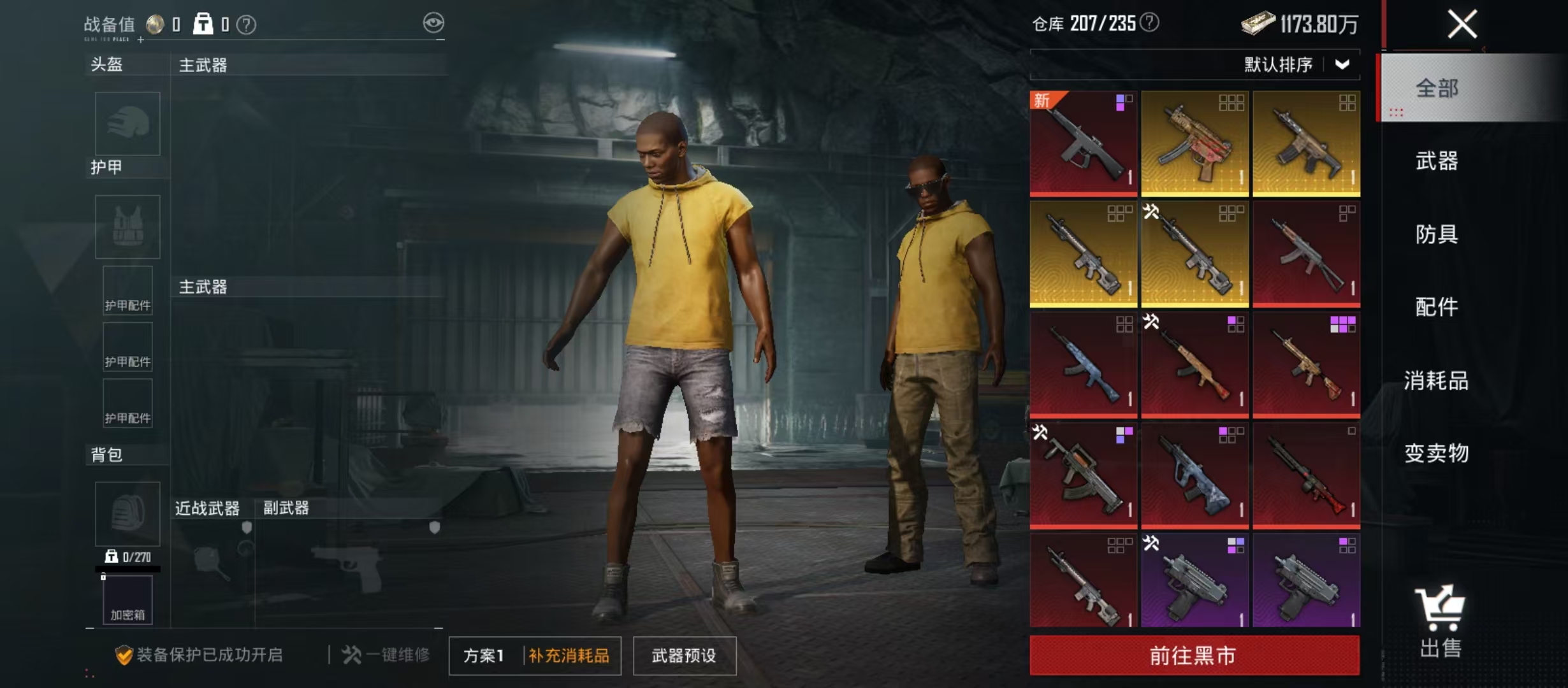Open the 防具 category tab
Image resolution: width=1568 pixels, height=688 pixels.
(1437, 234)
